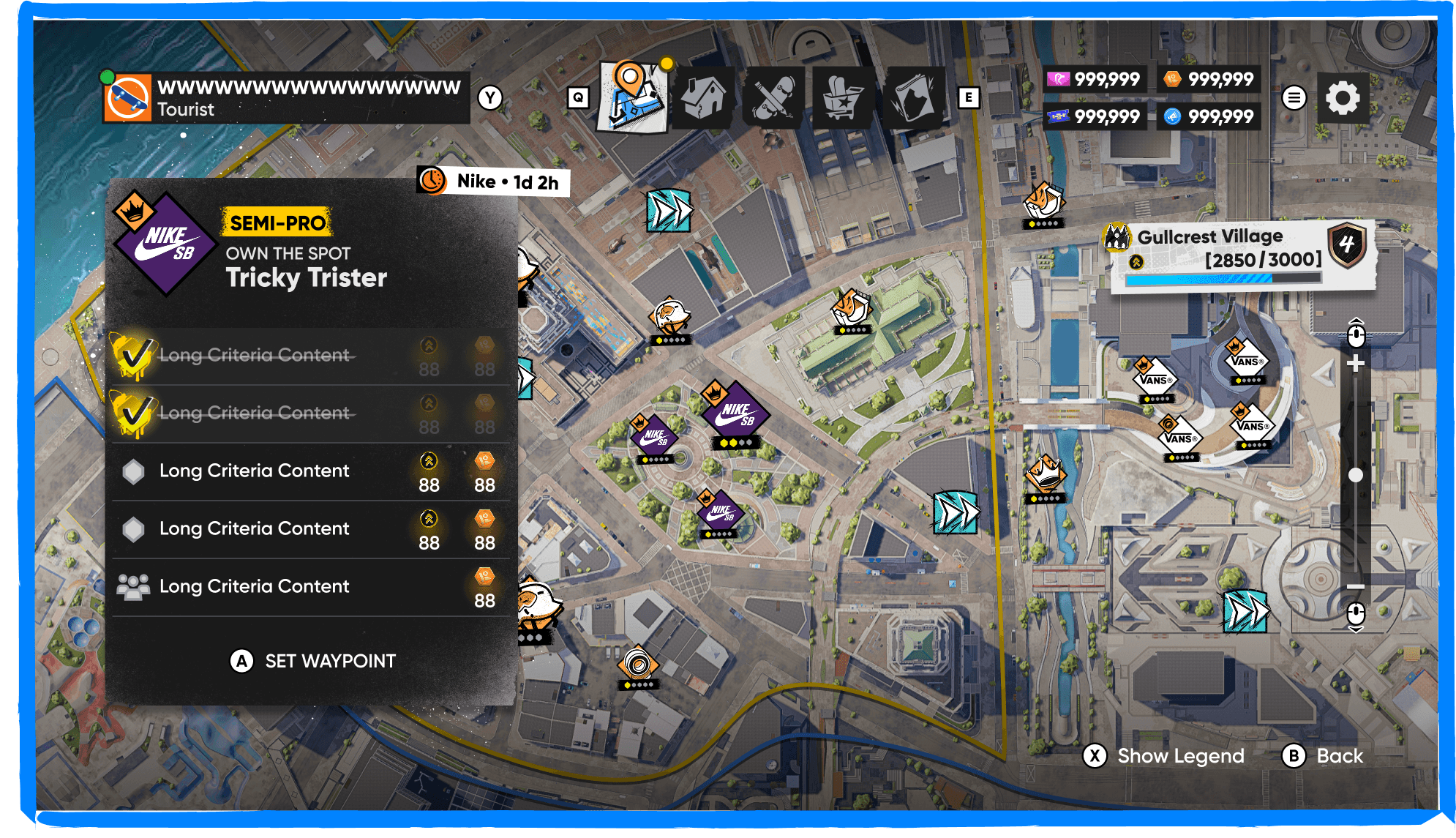This screenshot has height=838, width=1456.
Task: Click the Nike SB Tricky Trister challenge header
Action: coord(307,252)
